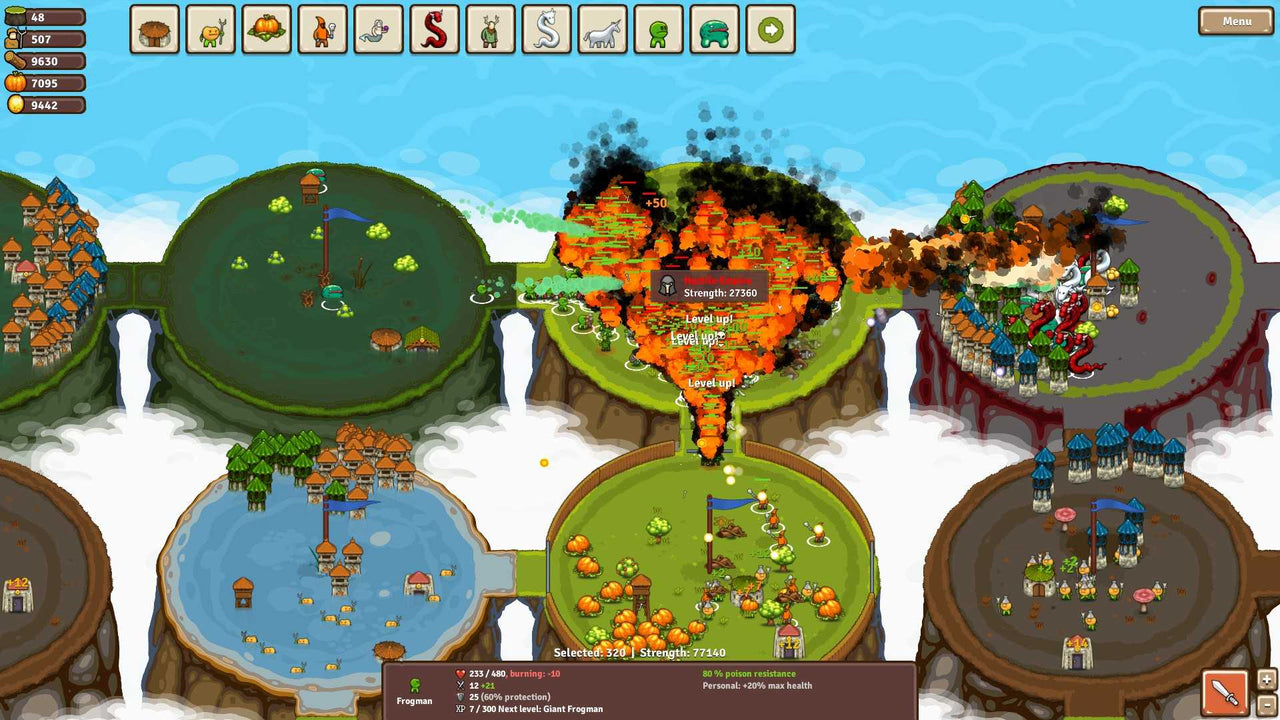The width and height of the screenshot is (1280, 720).
Task: Click the Frogman portrait in the info panel
Action: 414,688
